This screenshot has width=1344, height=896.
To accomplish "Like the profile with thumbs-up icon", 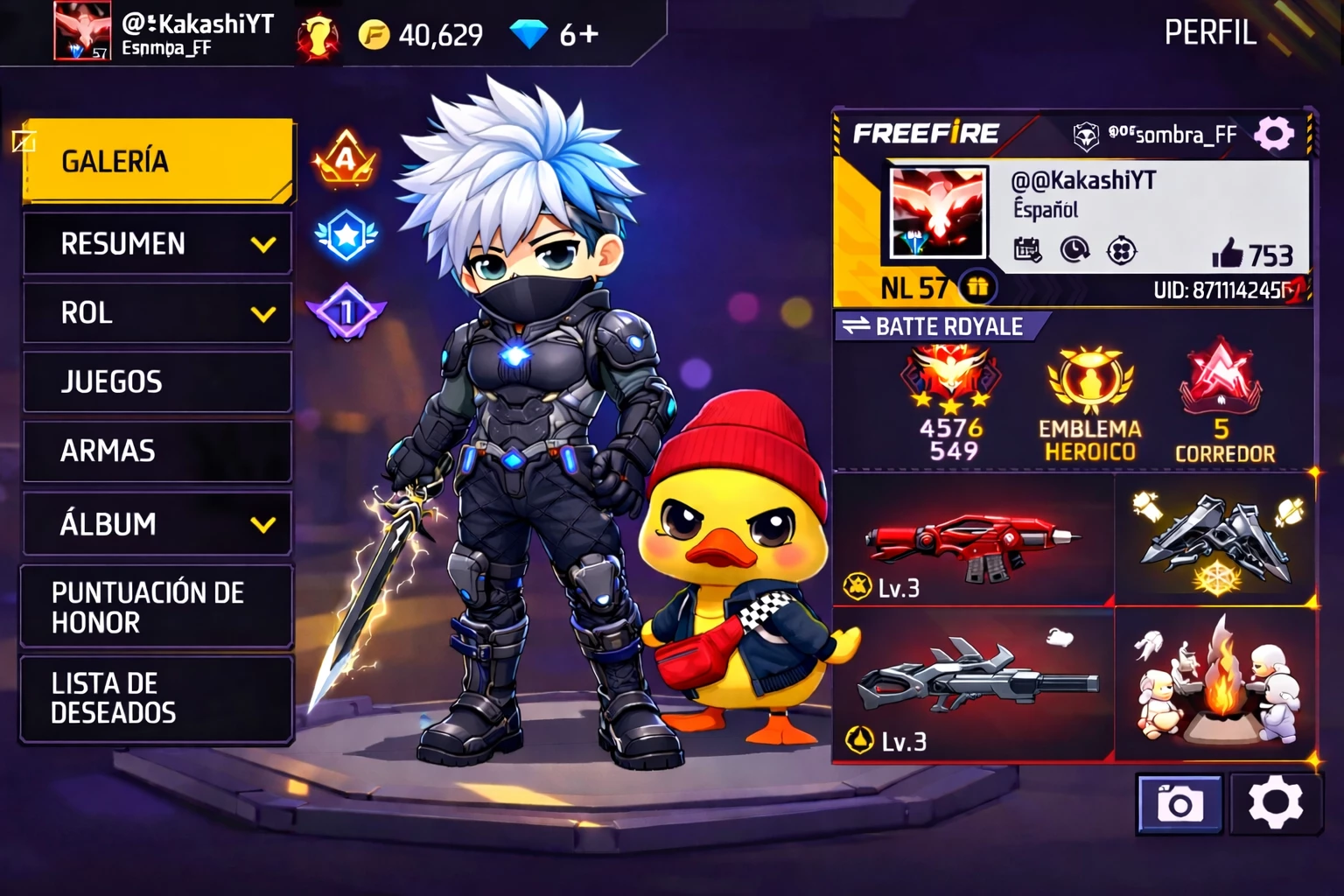I will pos(1228,254).
